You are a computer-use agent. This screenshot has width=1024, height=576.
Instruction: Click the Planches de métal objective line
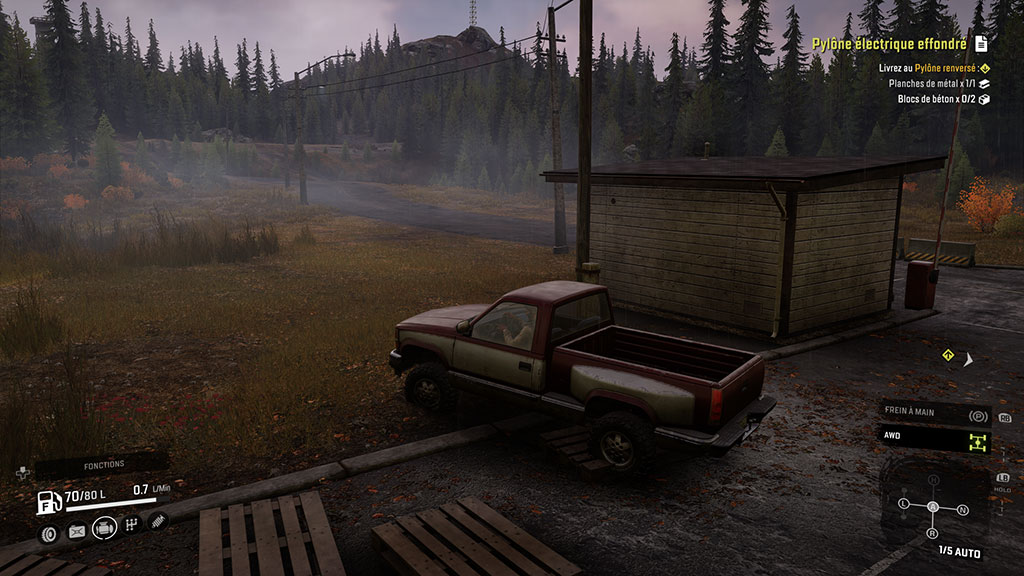click(932, 84)
